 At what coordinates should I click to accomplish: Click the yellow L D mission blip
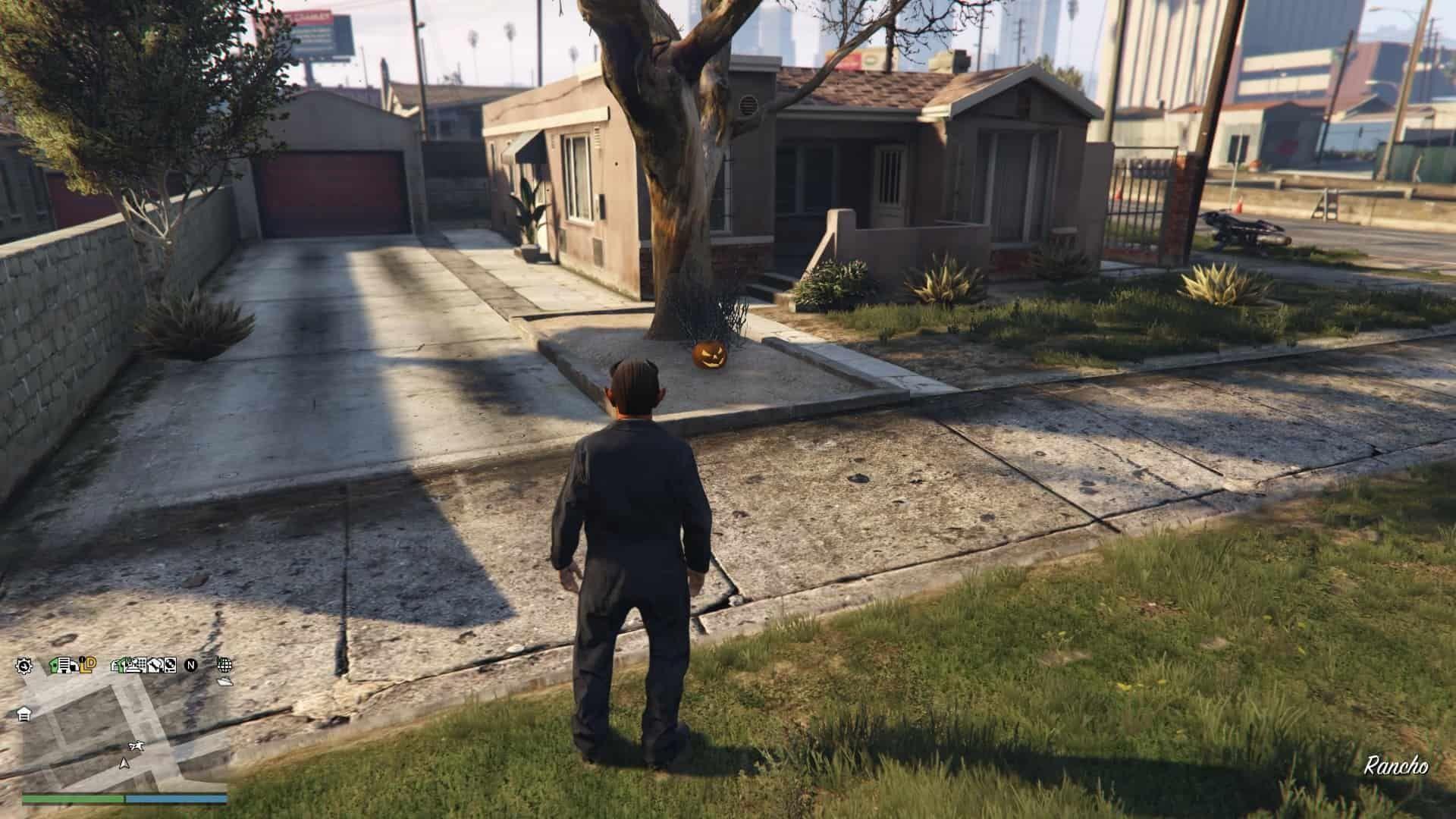(89, 665)
